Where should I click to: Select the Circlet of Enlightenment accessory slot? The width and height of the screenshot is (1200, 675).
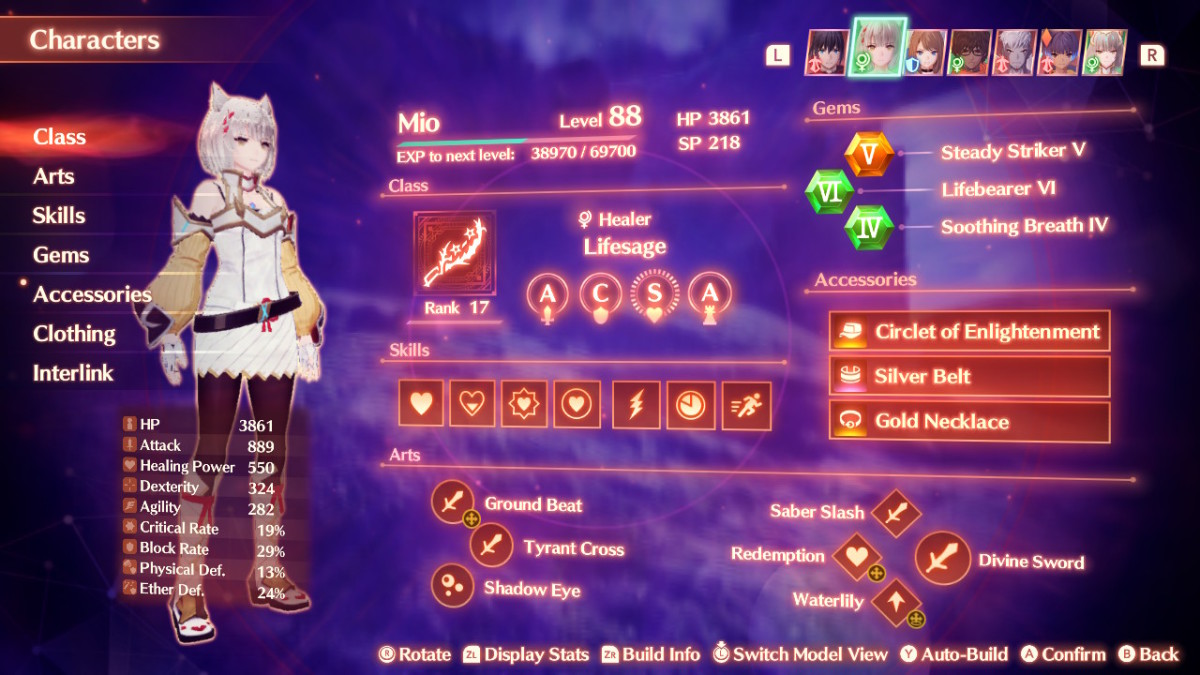pos(969,332)
